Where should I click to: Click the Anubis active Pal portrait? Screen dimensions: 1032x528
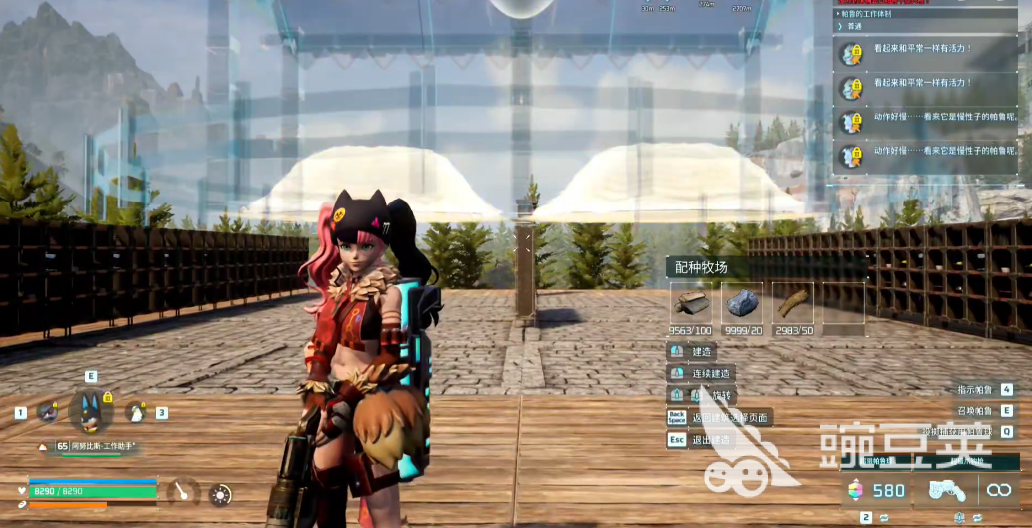point(90,411)
